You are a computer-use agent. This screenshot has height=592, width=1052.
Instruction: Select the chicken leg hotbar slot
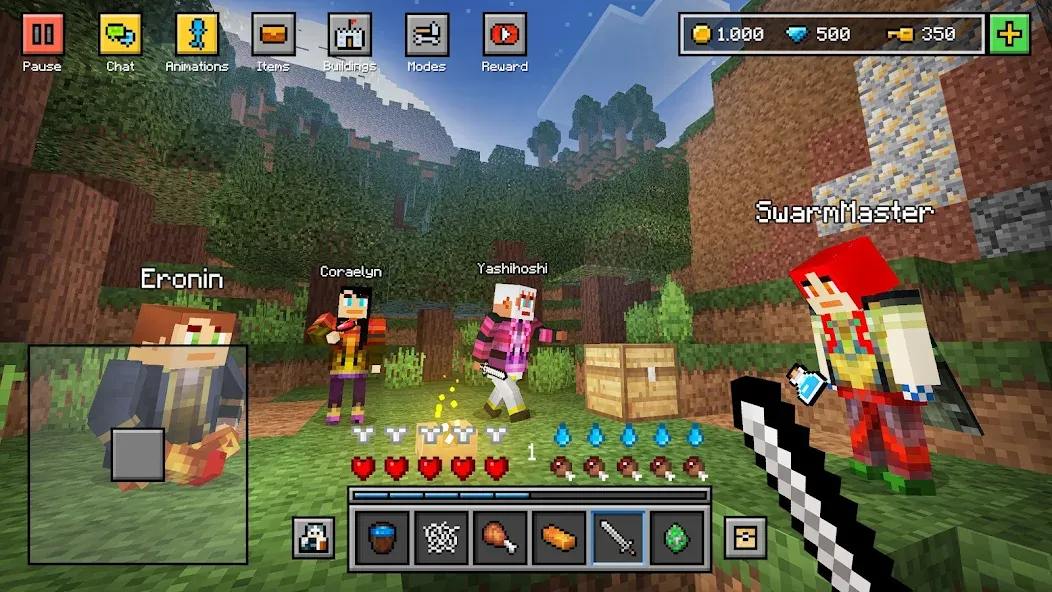[500, 539]
